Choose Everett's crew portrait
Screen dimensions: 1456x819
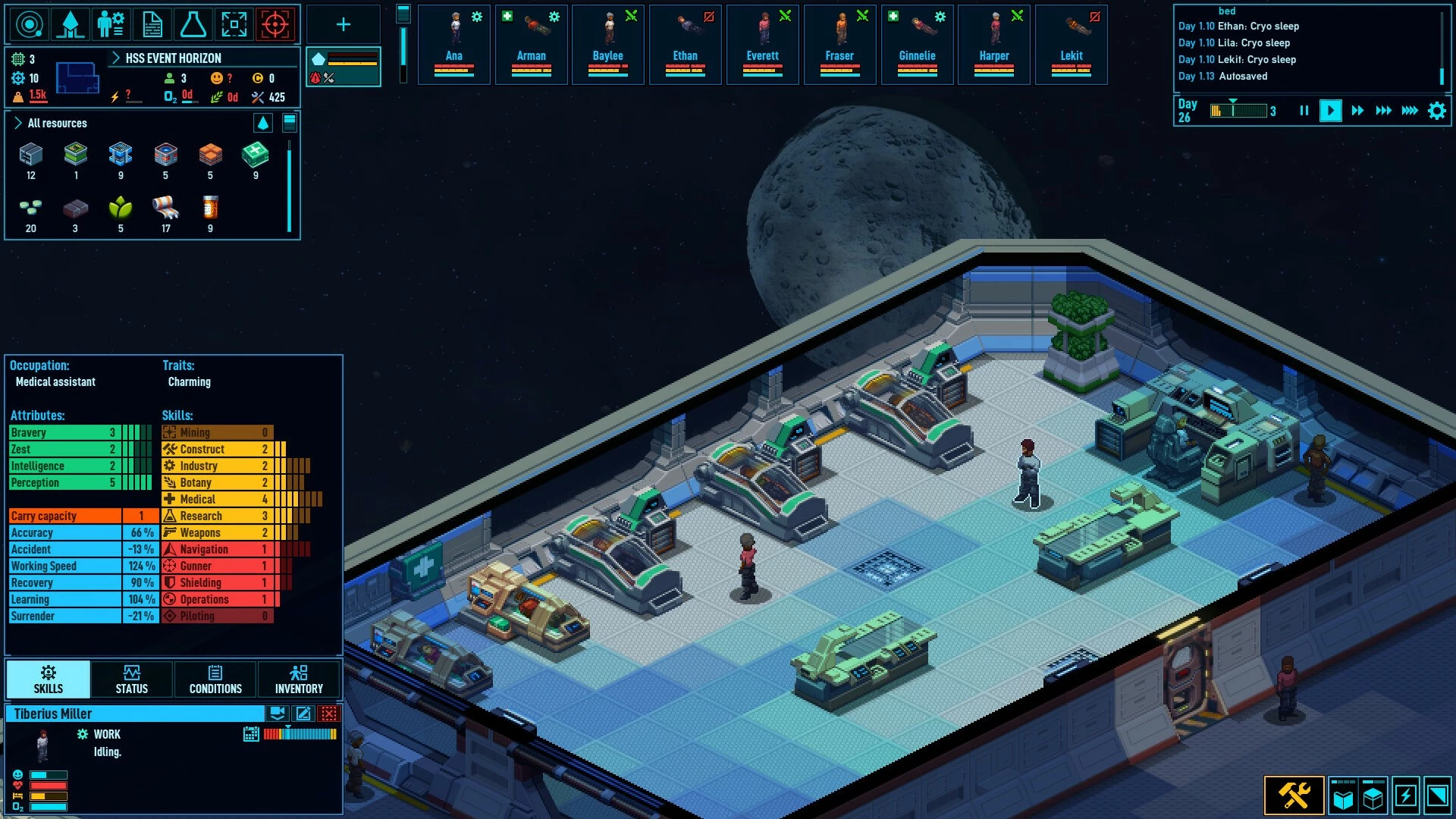tap(763, 44)
